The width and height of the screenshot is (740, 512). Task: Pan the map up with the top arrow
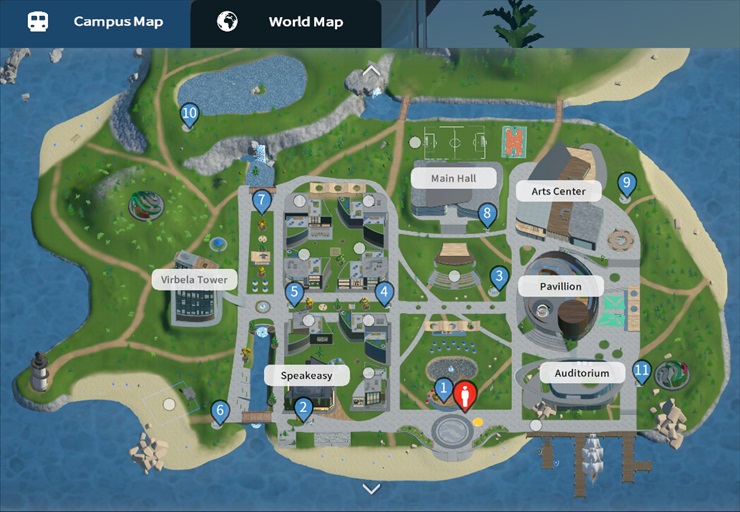[x=372, y=71]
